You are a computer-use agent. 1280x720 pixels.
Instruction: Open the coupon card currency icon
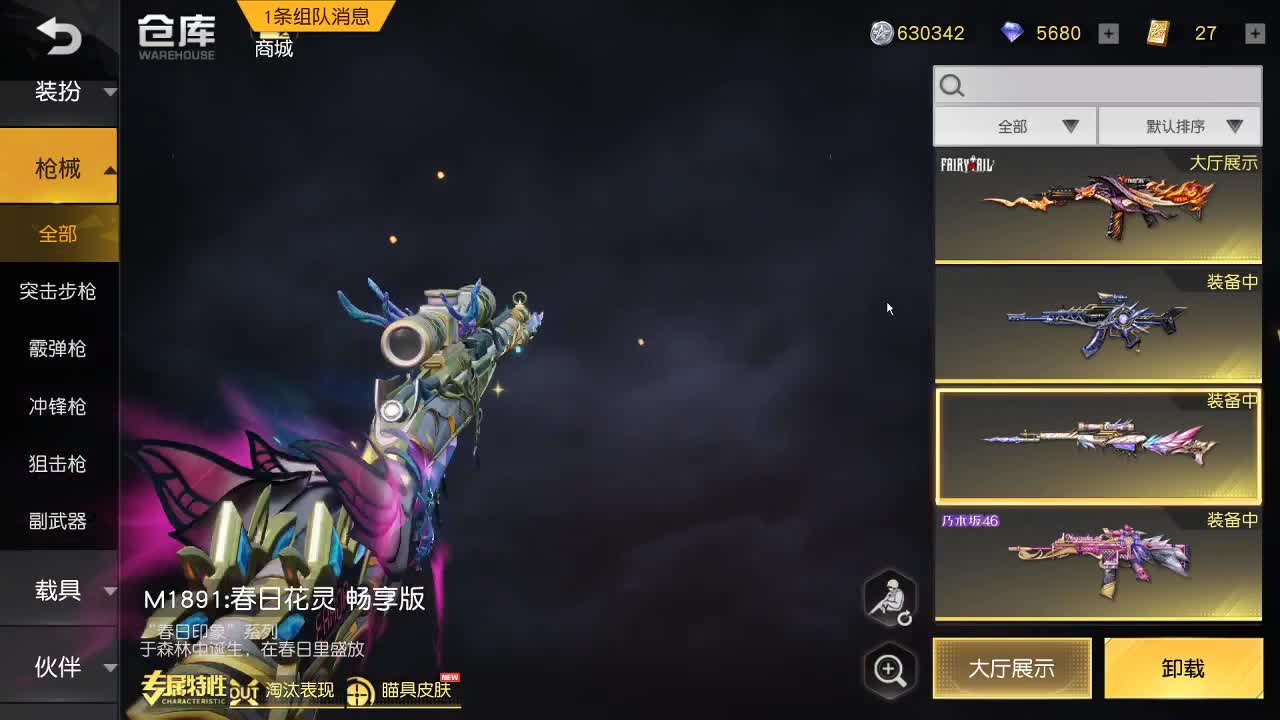(1157, 33)
